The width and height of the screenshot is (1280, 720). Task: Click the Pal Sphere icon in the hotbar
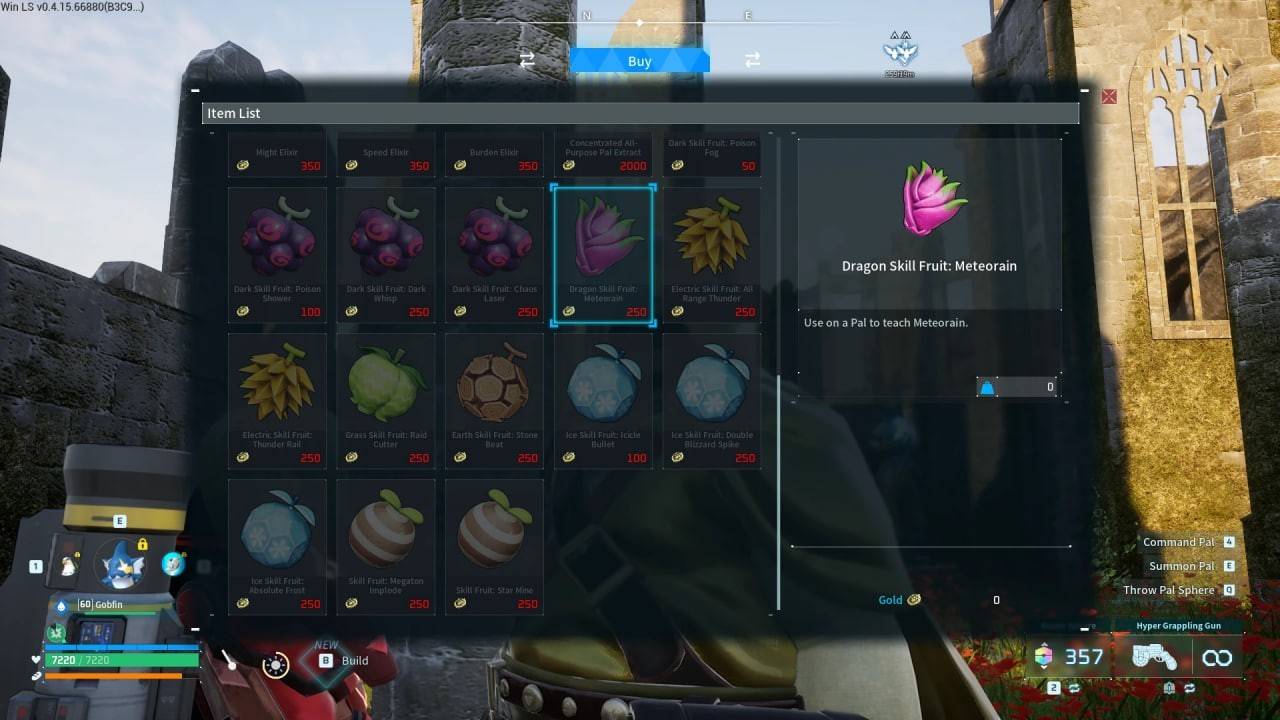(x=1044, y=656)
